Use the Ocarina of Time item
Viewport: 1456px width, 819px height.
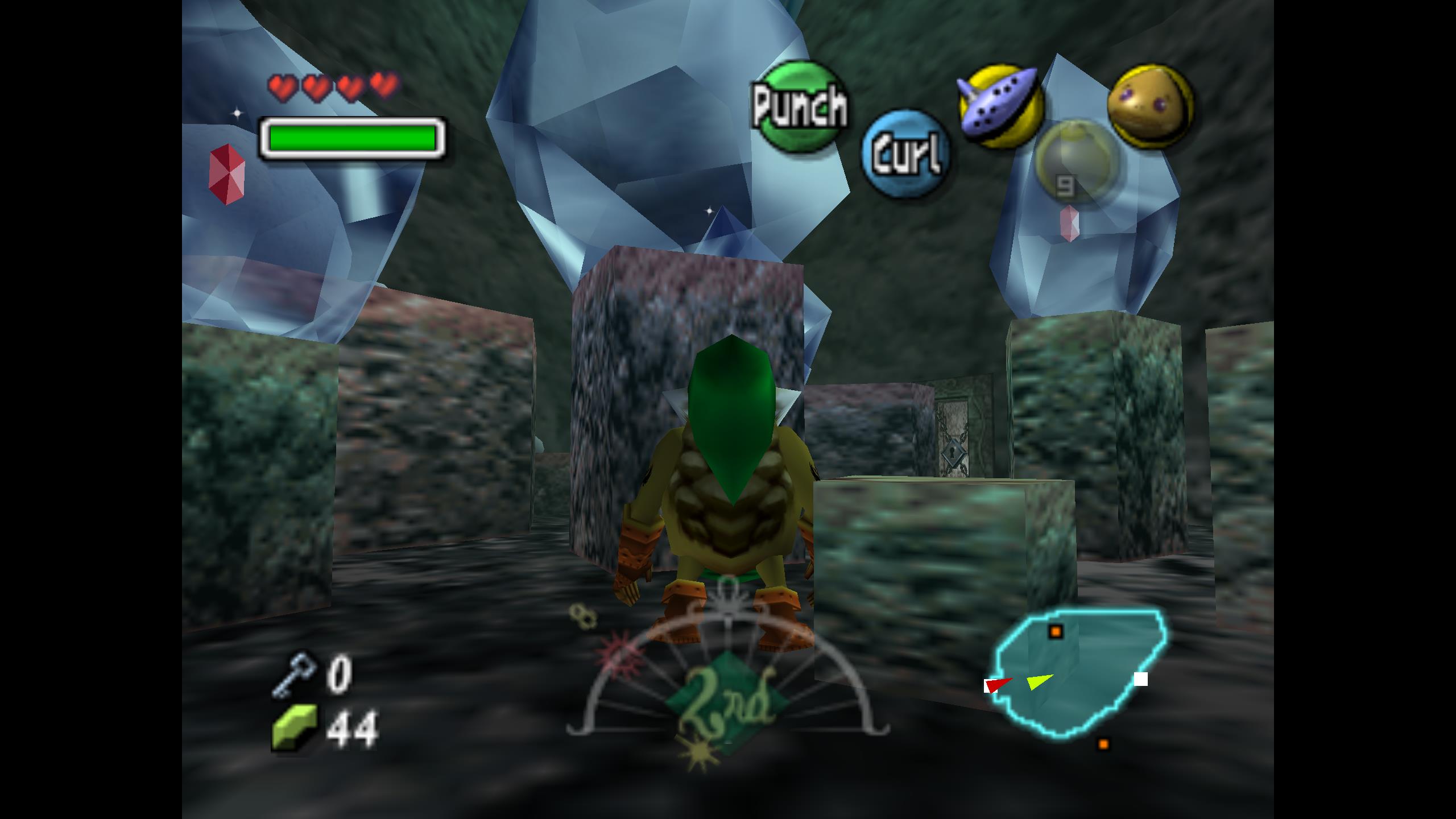(x=1000, y=106)
